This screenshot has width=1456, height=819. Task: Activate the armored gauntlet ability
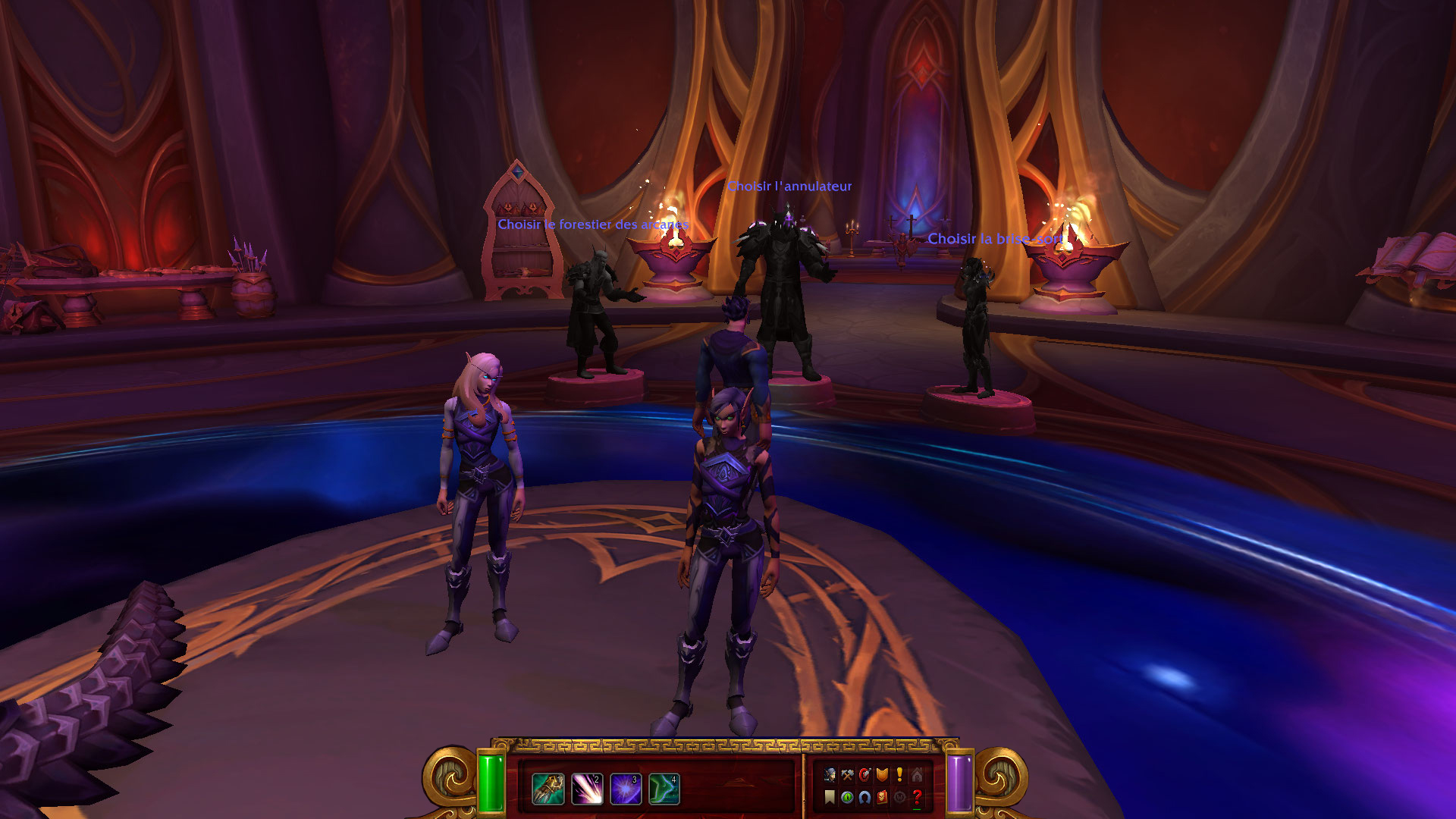tap(548, 789)
